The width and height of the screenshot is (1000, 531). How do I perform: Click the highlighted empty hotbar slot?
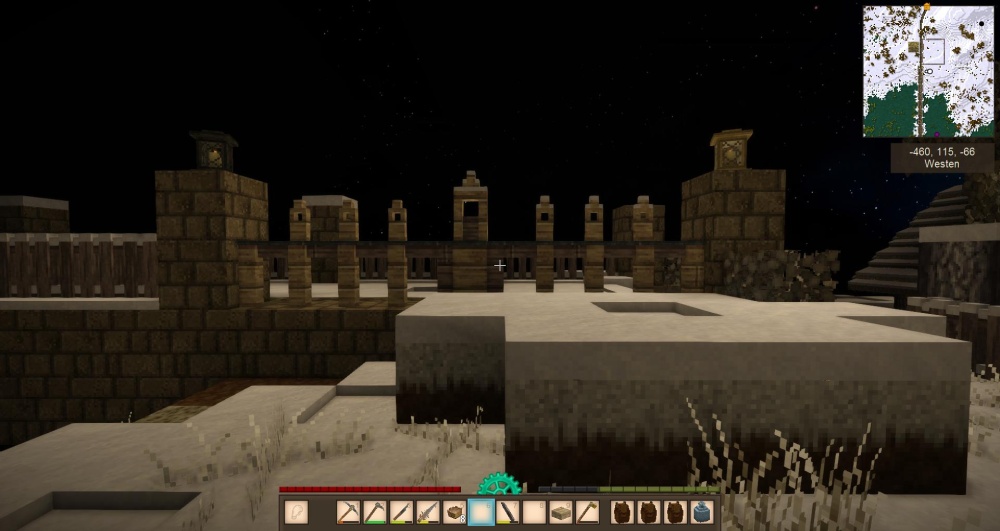coord(481,512)
